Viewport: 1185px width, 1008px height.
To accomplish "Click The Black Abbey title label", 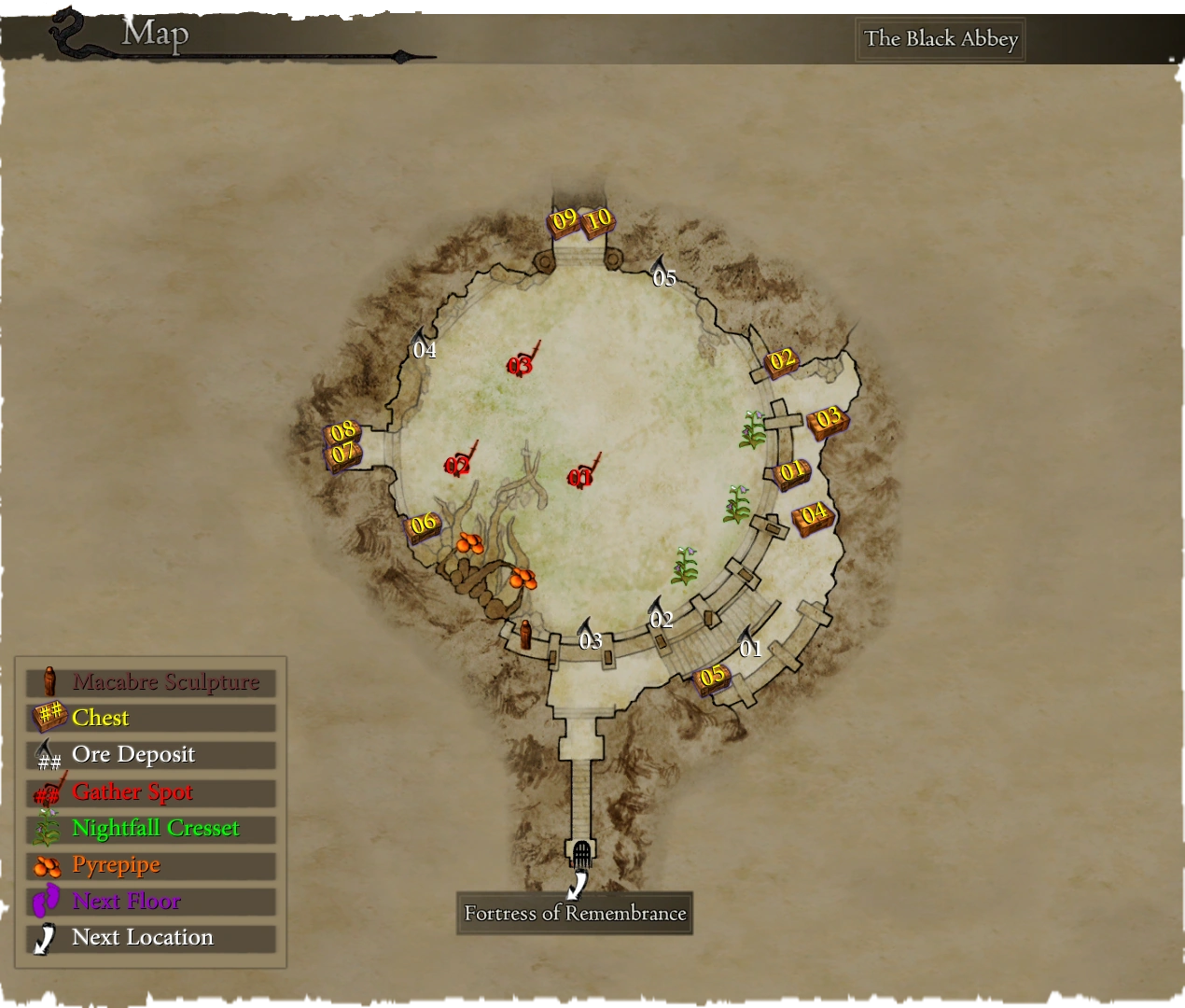I will click(x=941, y=39).
